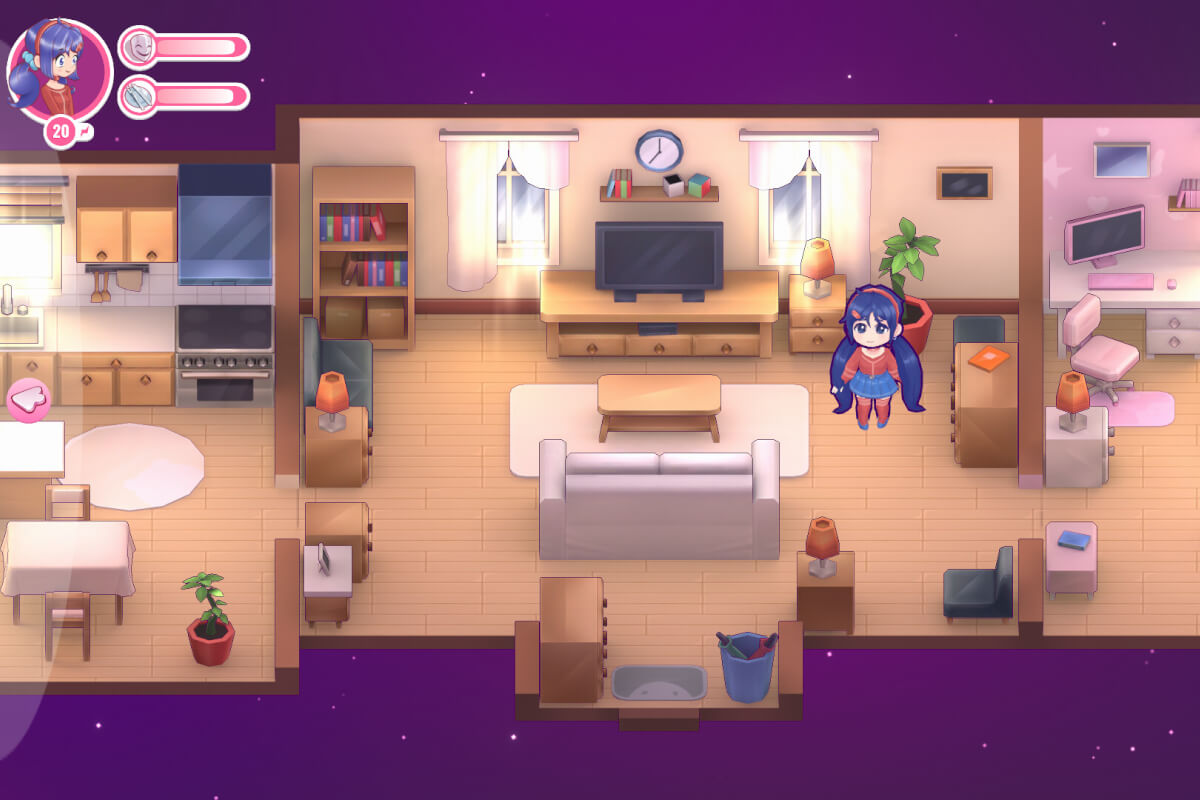Click the pink level 20 badge
1200x800 pixels.
pyautogui.click(x=61, y=131)
